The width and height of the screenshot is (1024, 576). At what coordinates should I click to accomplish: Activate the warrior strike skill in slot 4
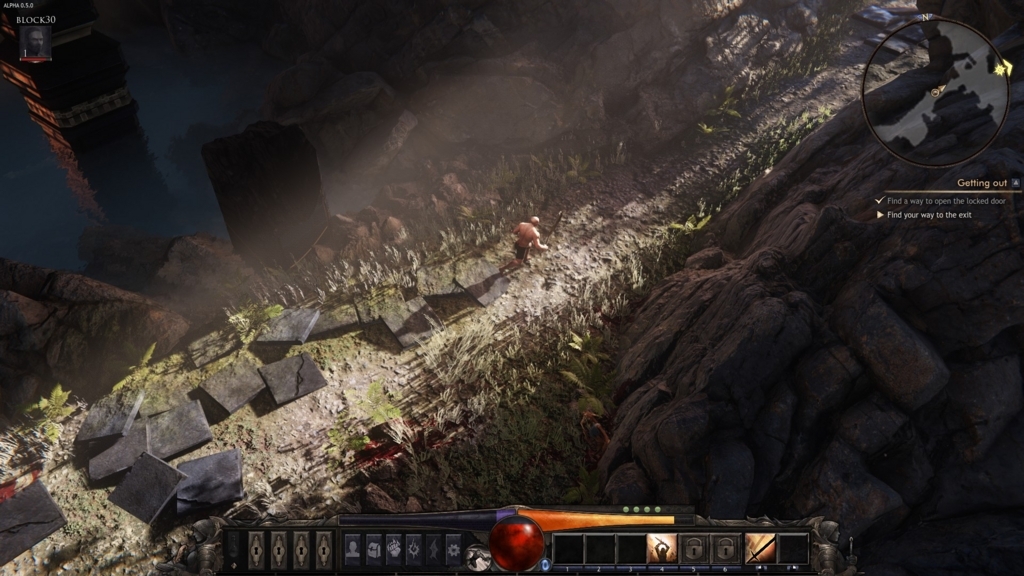tap(661, 548)
